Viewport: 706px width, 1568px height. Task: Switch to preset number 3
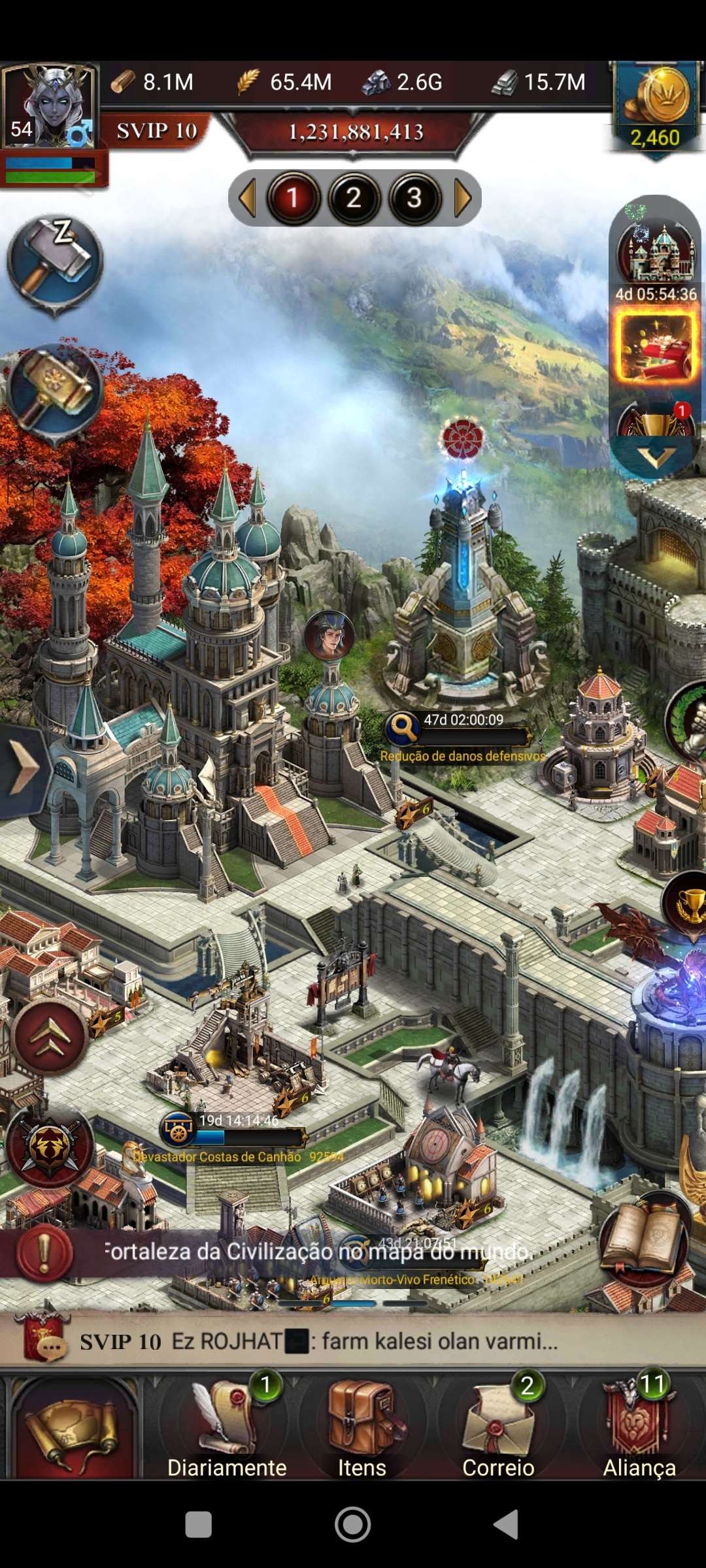(414, 198)
